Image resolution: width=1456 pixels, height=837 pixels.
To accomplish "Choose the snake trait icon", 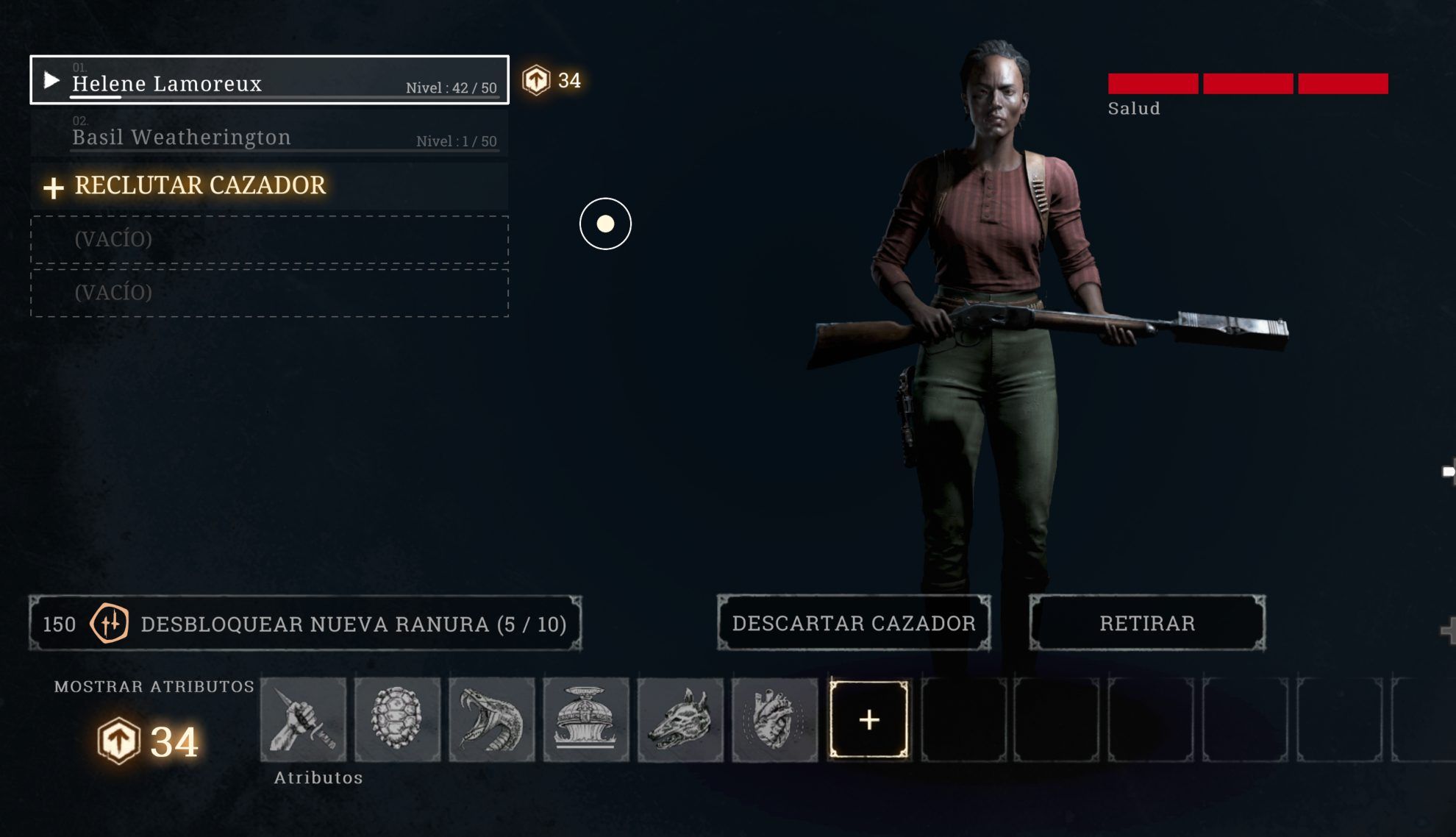I will pos(491,719).
